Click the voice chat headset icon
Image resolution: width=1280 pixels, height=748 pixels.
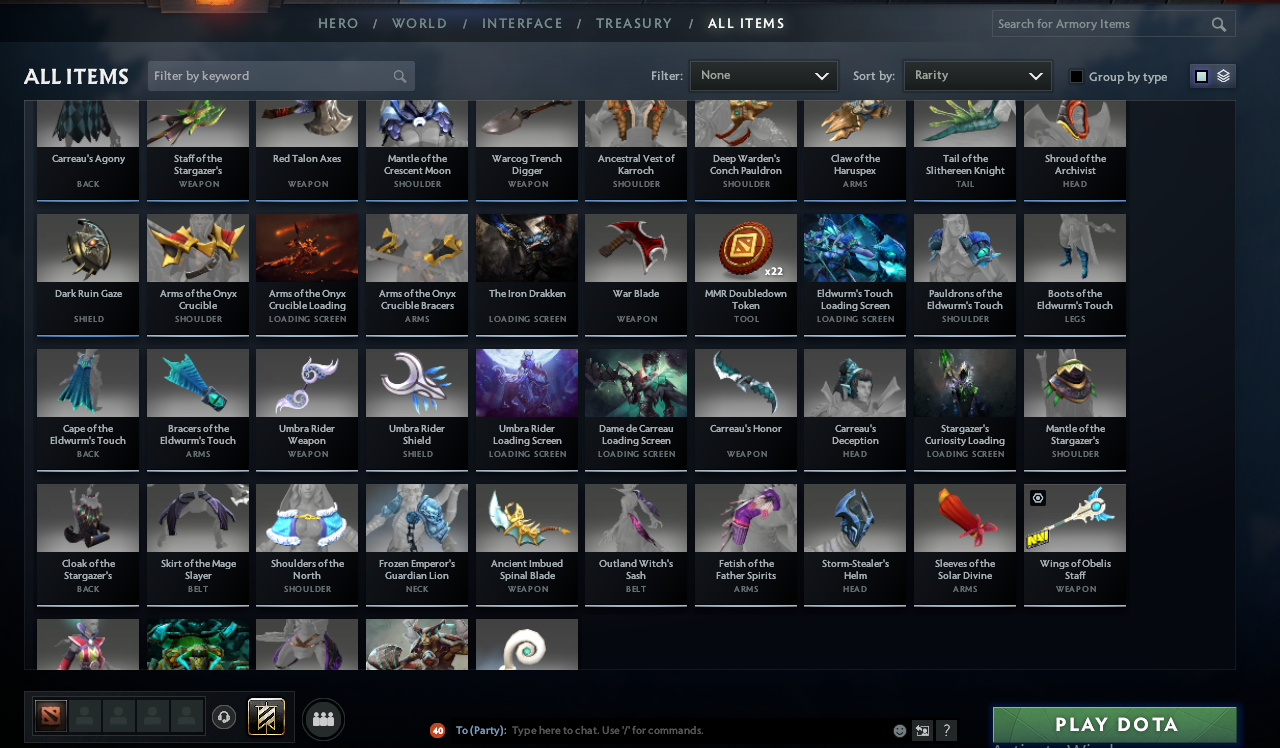[223, 716]
